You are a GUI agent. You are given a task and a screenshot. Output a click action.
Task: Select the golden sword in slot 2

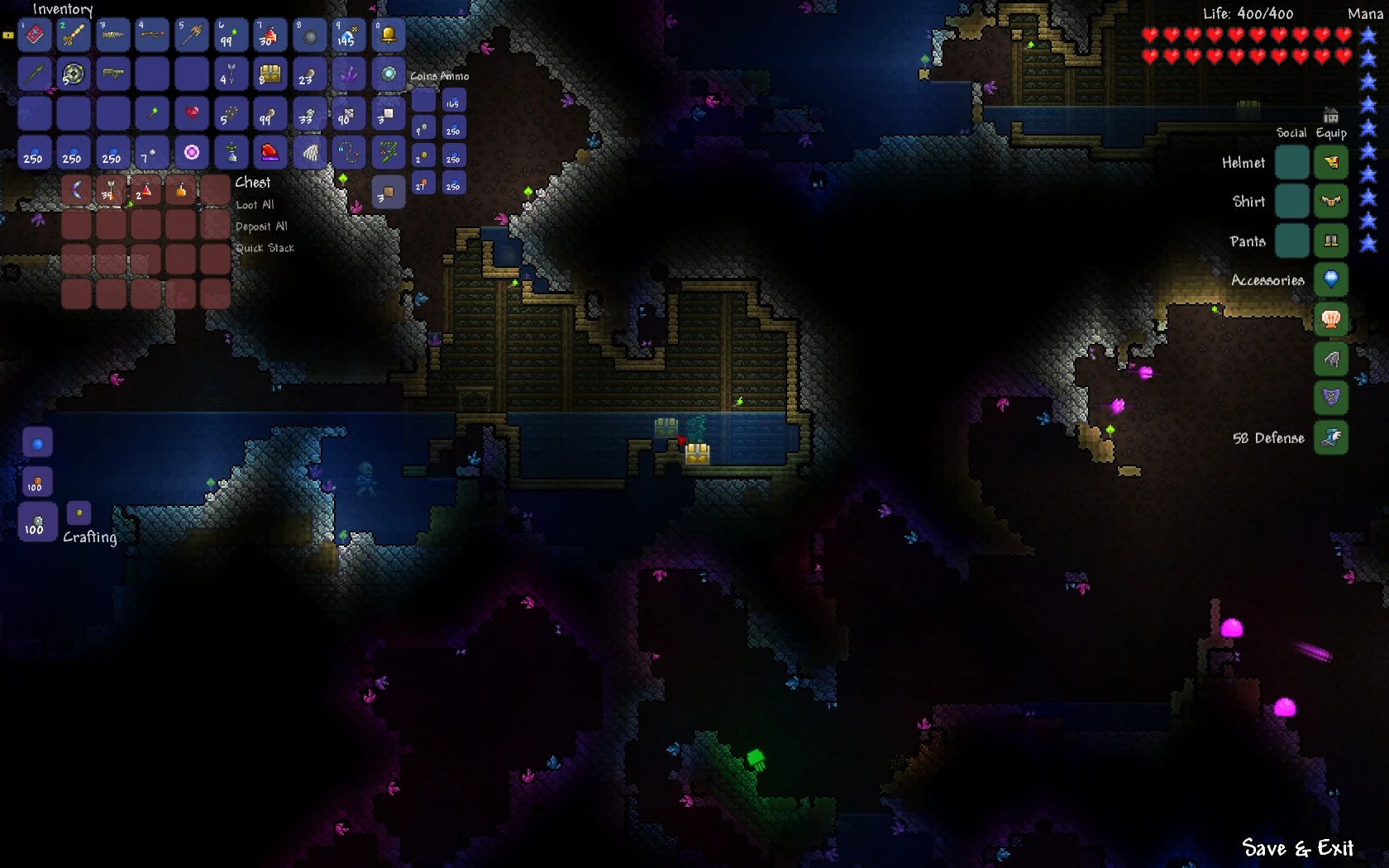[x=73, y=35]
